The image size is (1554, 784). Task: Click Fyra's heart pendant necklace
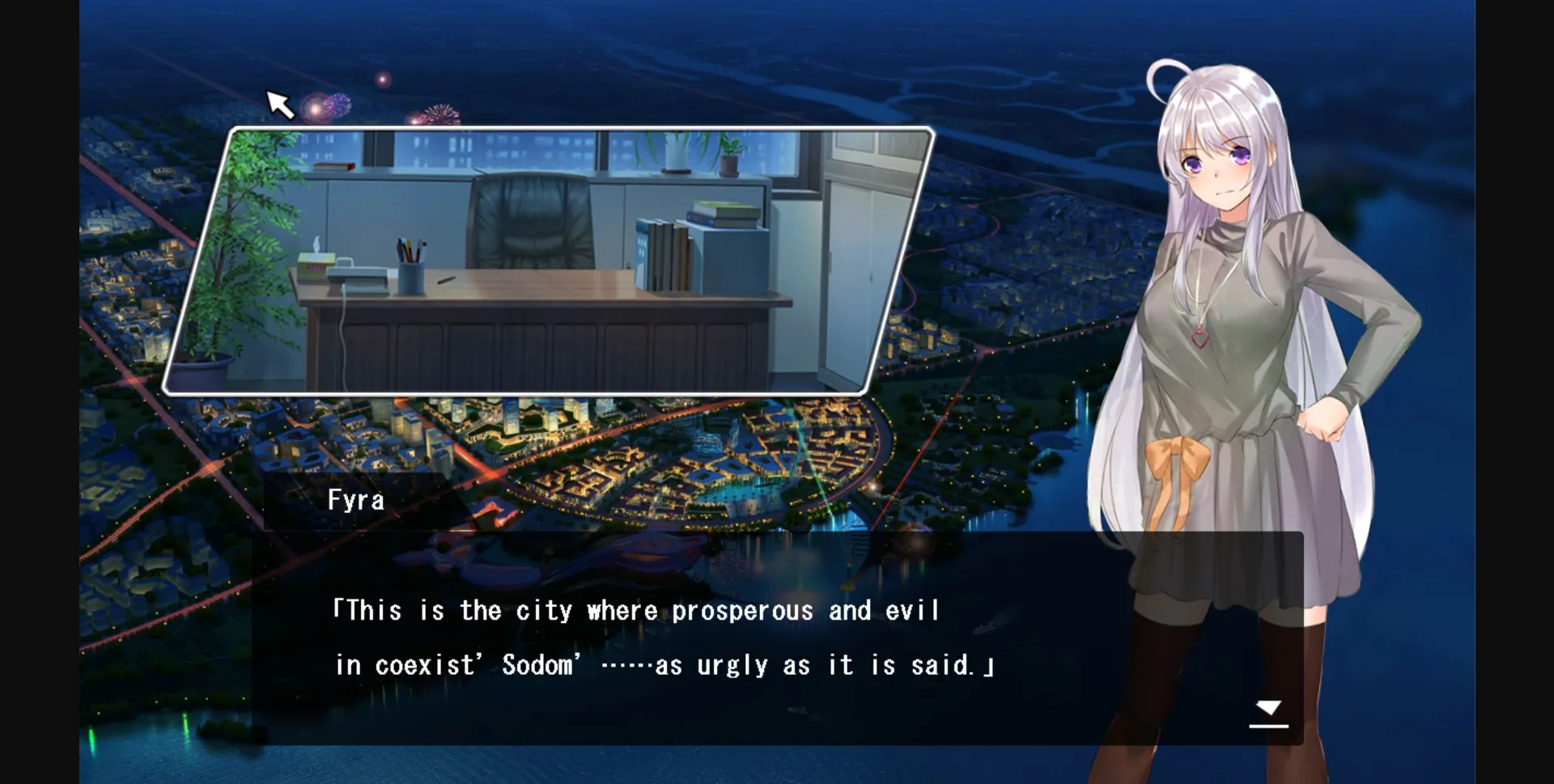tap(1199, 340)
